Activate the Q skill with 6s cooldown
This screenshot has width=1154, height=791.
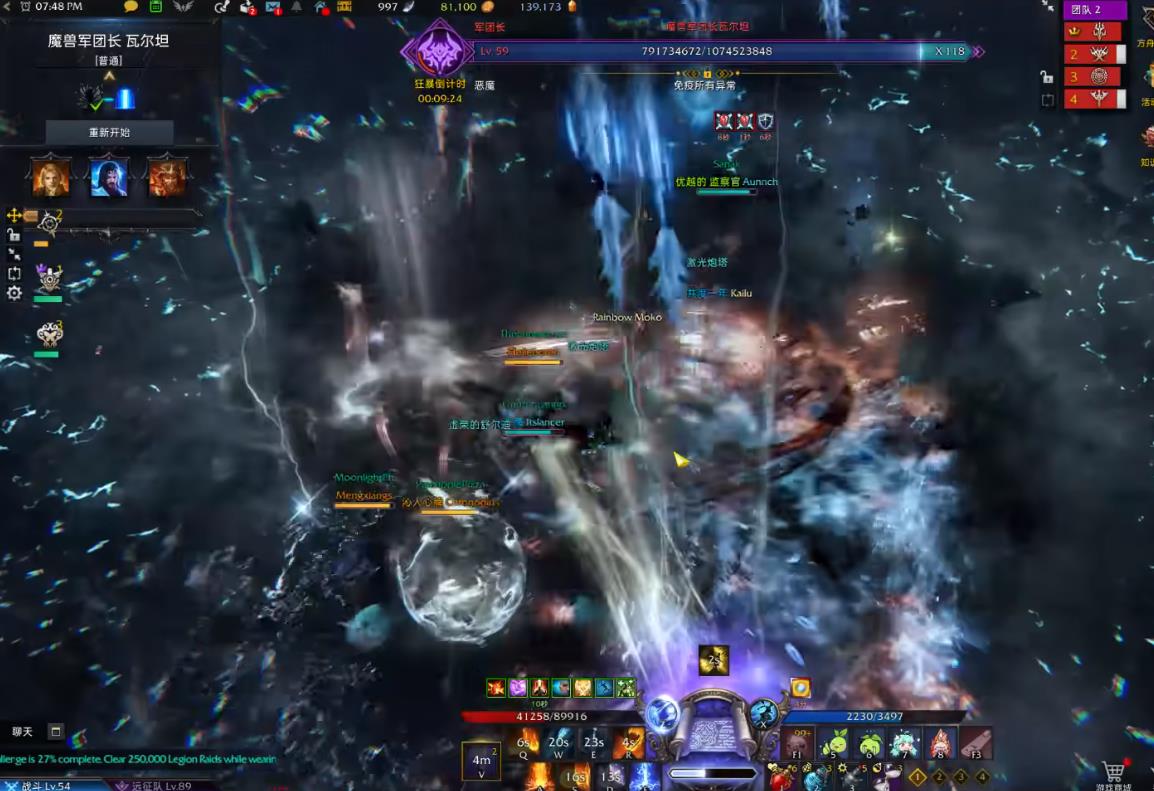pos(524,743)
